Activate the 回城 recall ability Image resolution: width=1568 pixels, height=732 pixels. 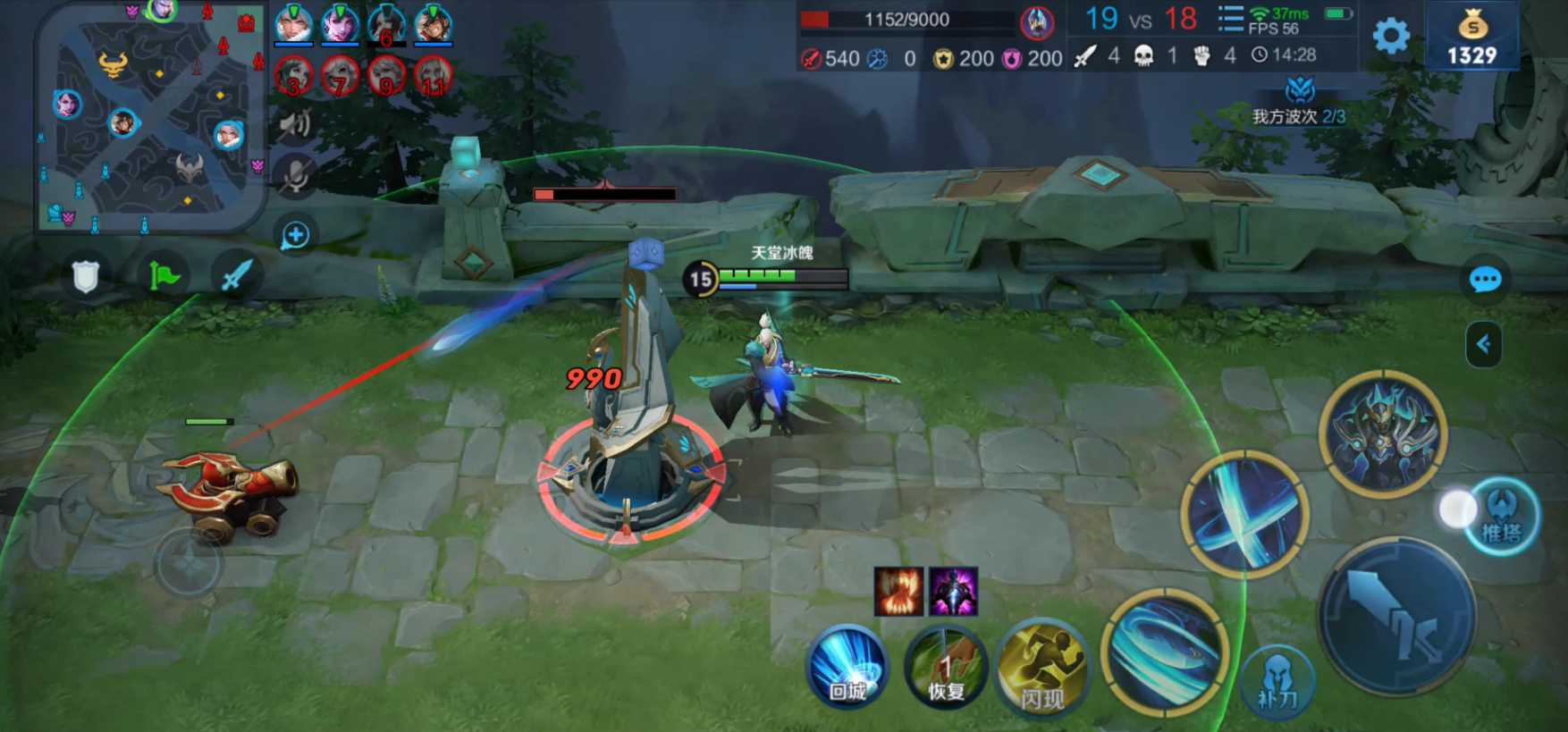tap(846, 669)
